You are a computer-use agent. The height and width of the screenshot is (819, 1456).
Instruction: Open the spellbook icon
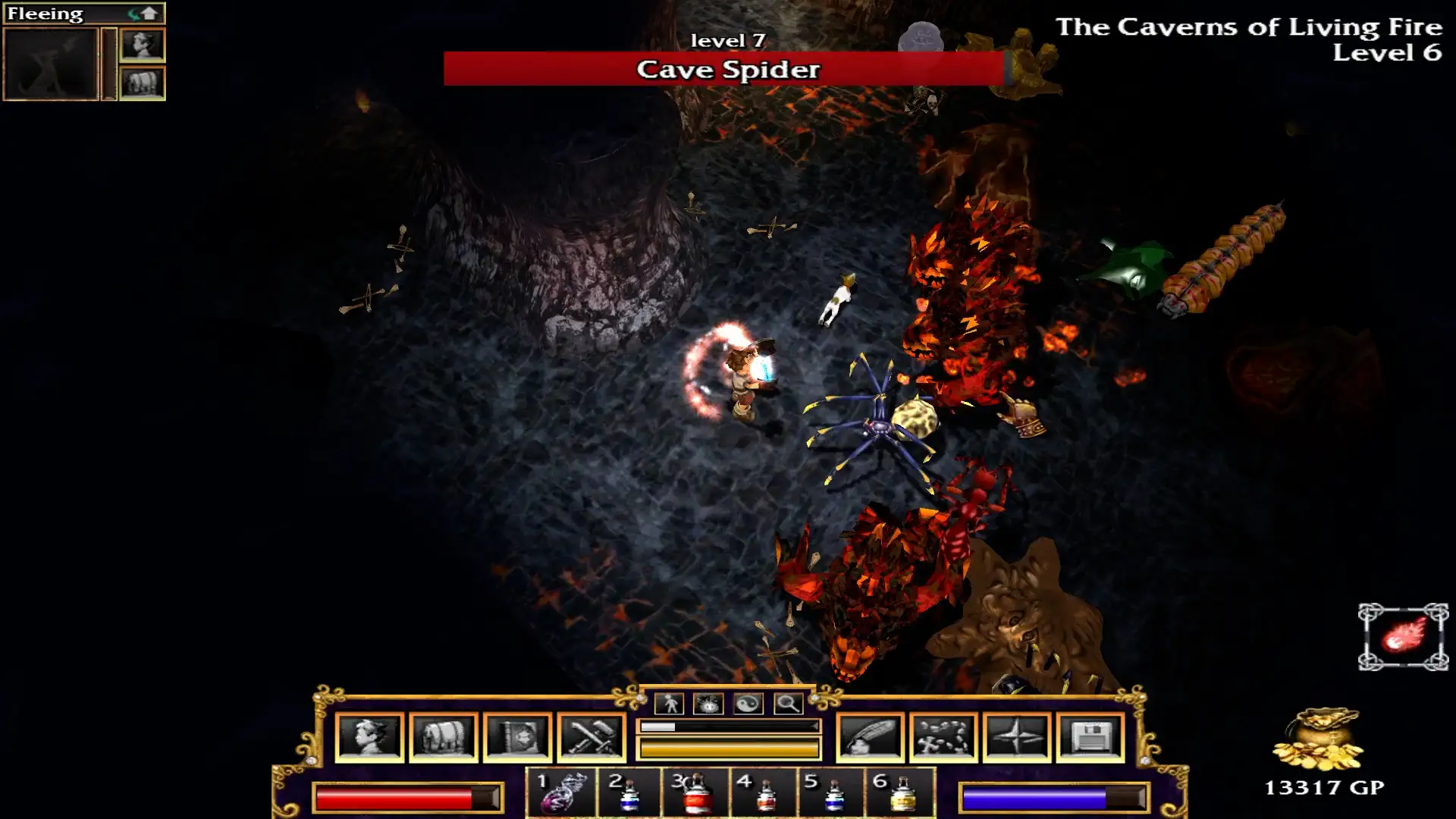[518, 737]
